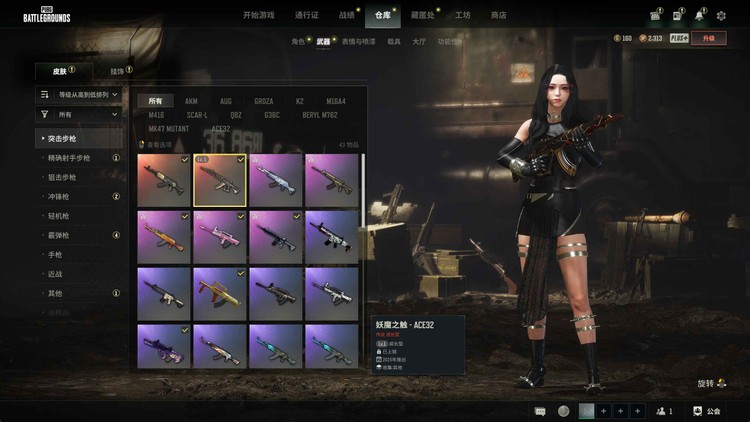750x422 pixels.
Task: Open the settings gear icon
Action: [x=721, y=16]
